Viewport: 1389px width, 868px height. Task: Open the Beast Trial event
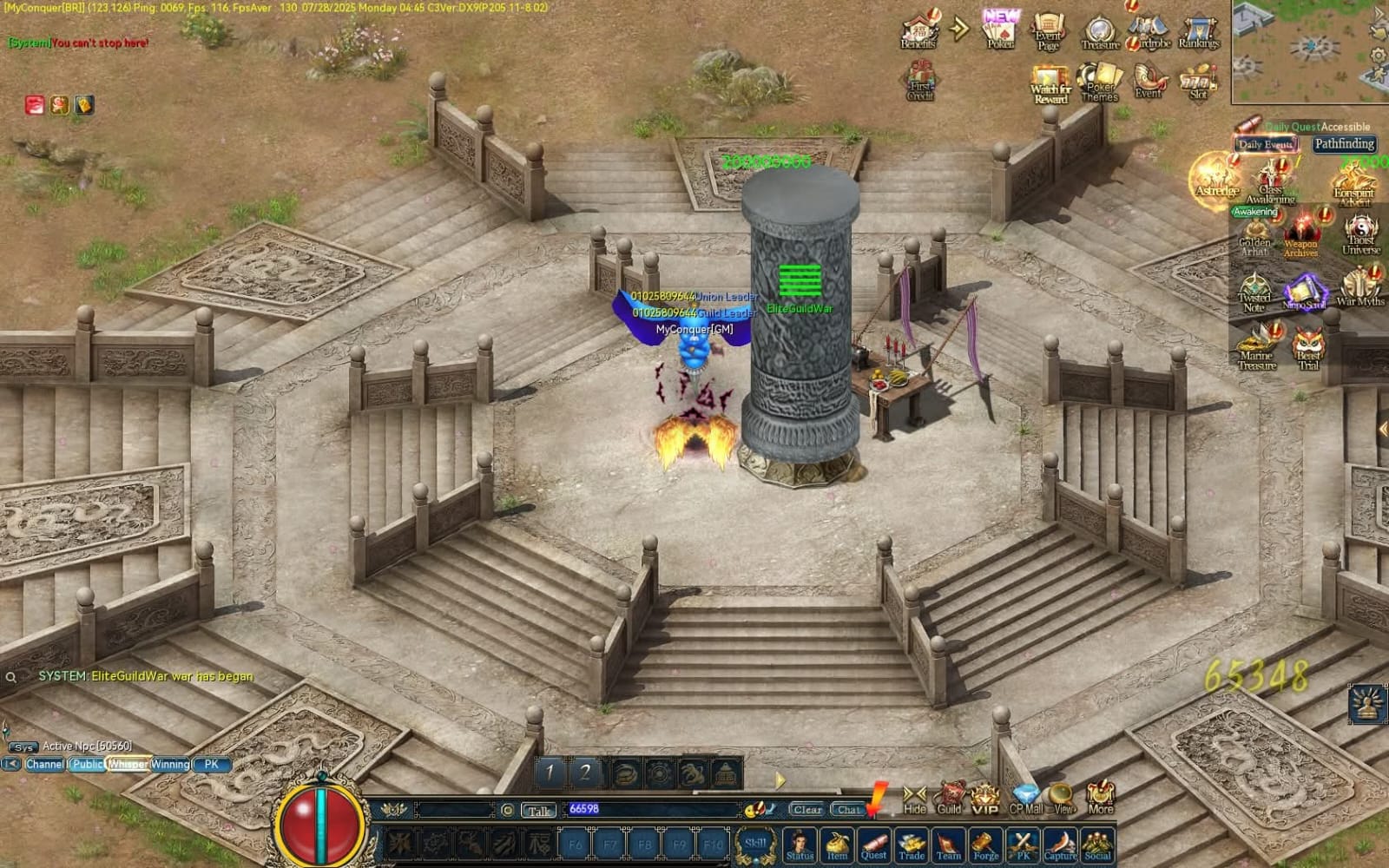click(x=1308, y=349)
